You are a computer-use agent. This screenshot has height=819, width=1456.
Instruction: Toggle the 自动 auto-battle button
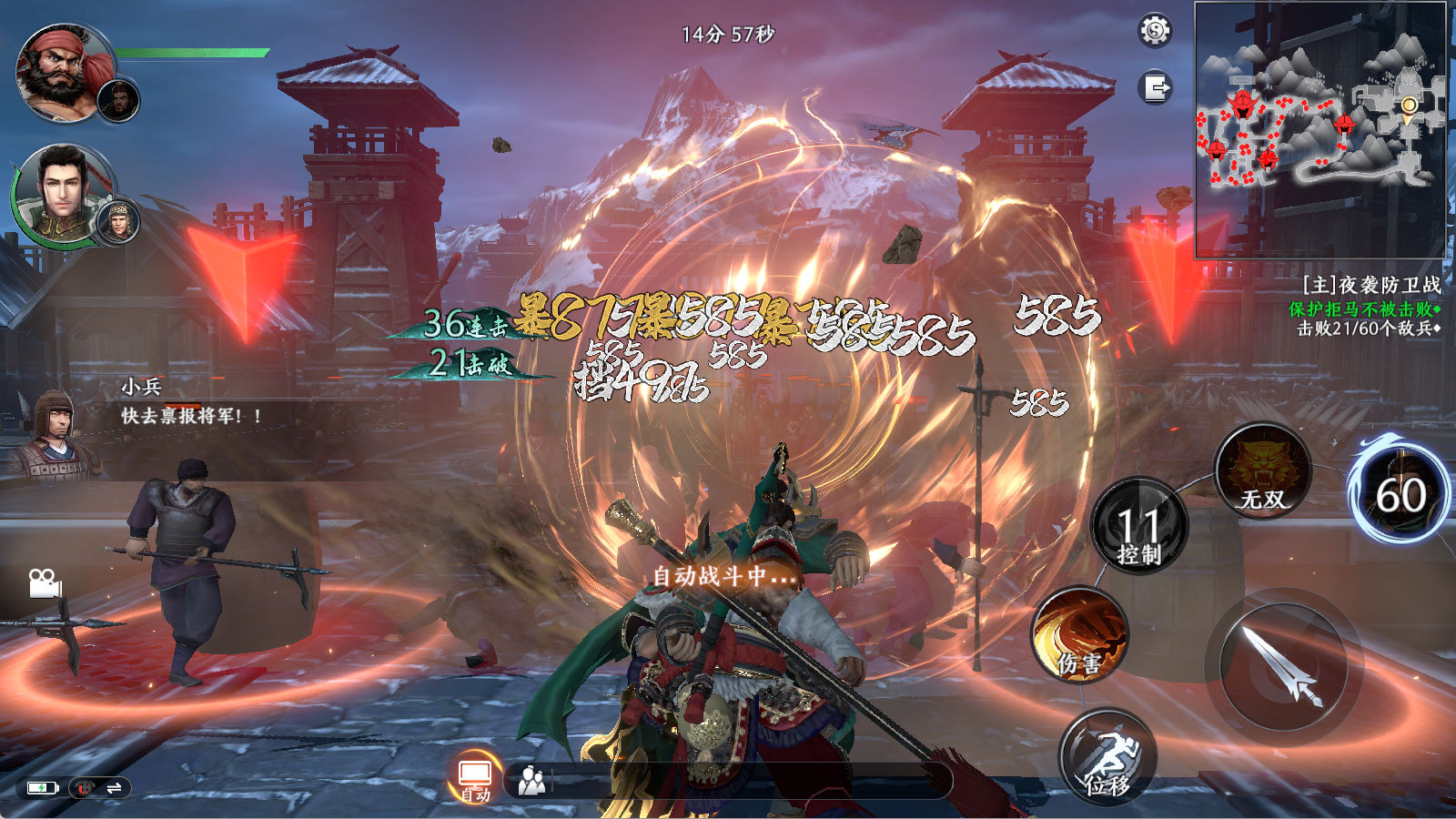(475, 778)
